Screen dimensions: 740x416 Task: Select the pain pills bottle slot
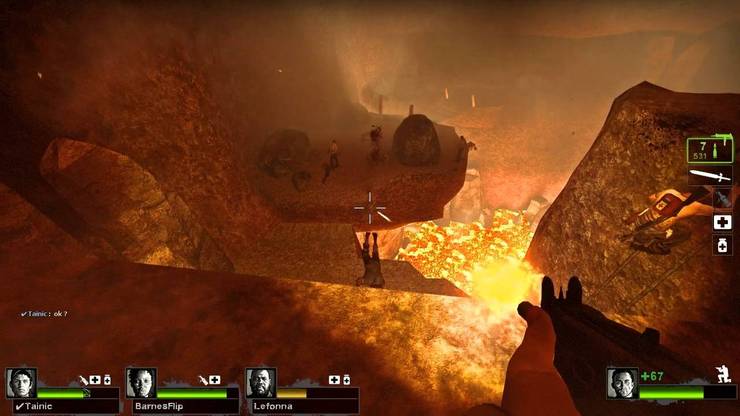[723, 246]
